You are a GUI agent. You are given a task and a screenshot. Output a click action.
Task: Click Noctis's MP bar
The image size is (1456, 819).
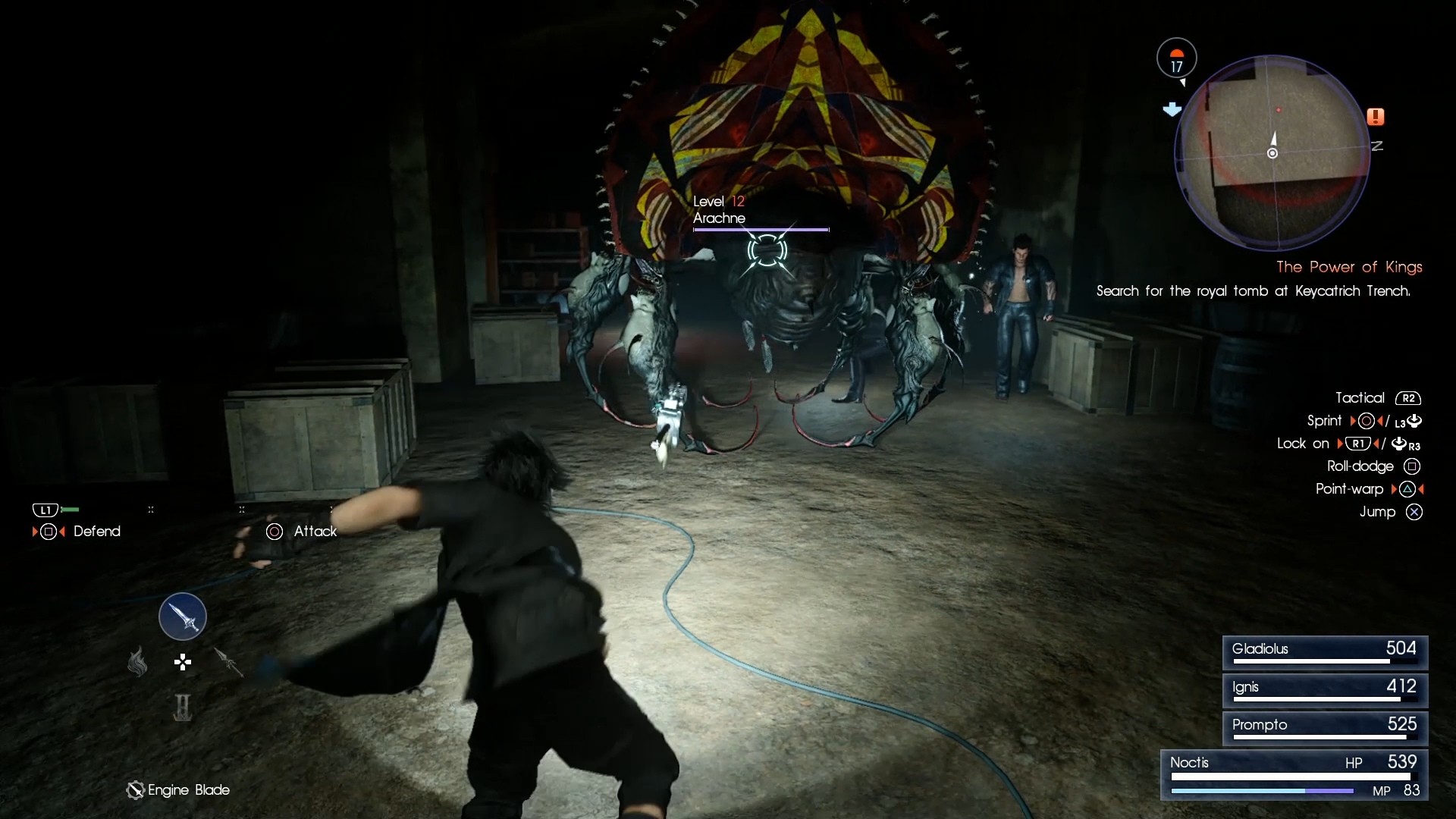[x=1261, y=791]
